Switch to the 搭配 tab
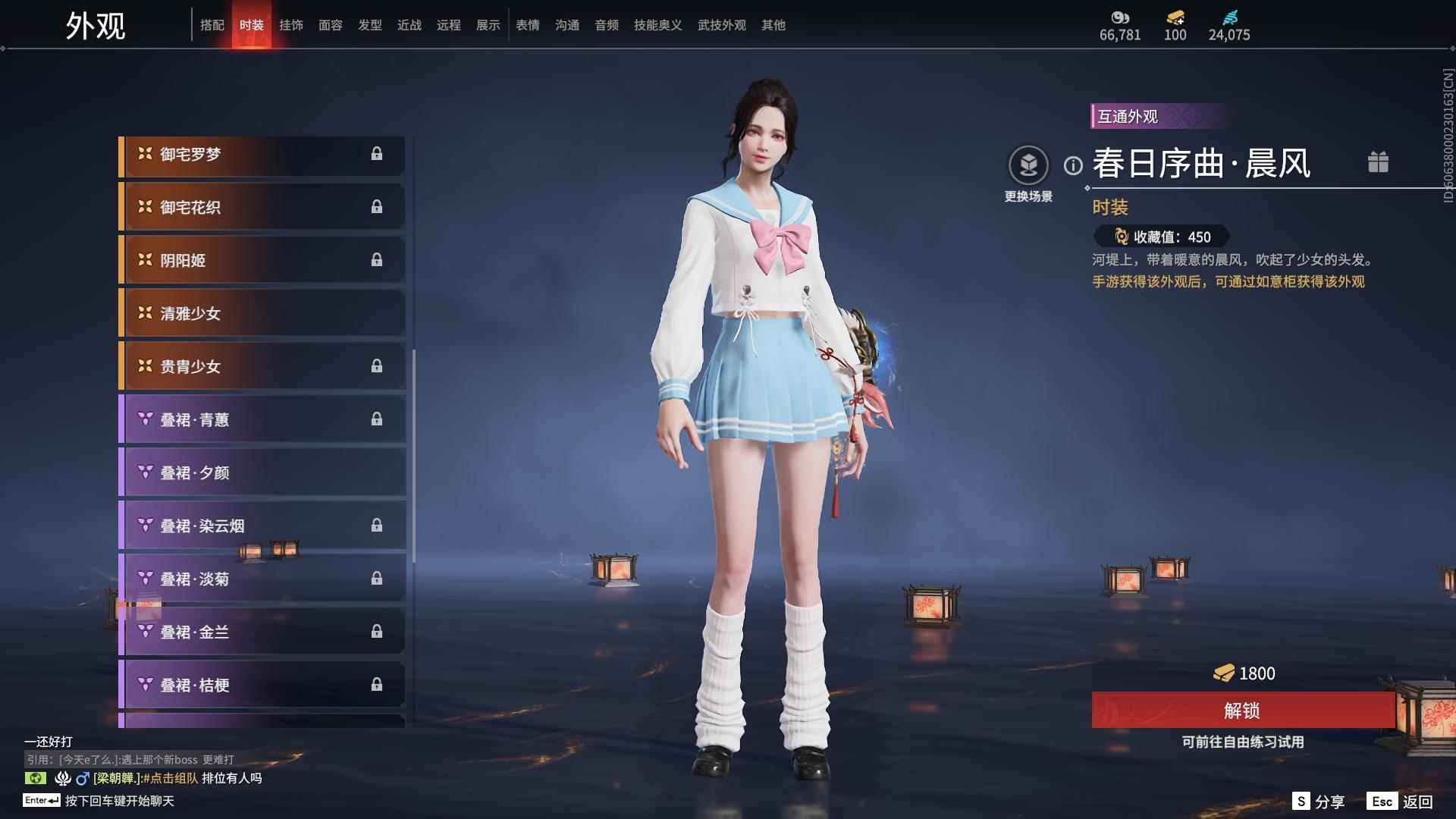 tap(213, 24)
